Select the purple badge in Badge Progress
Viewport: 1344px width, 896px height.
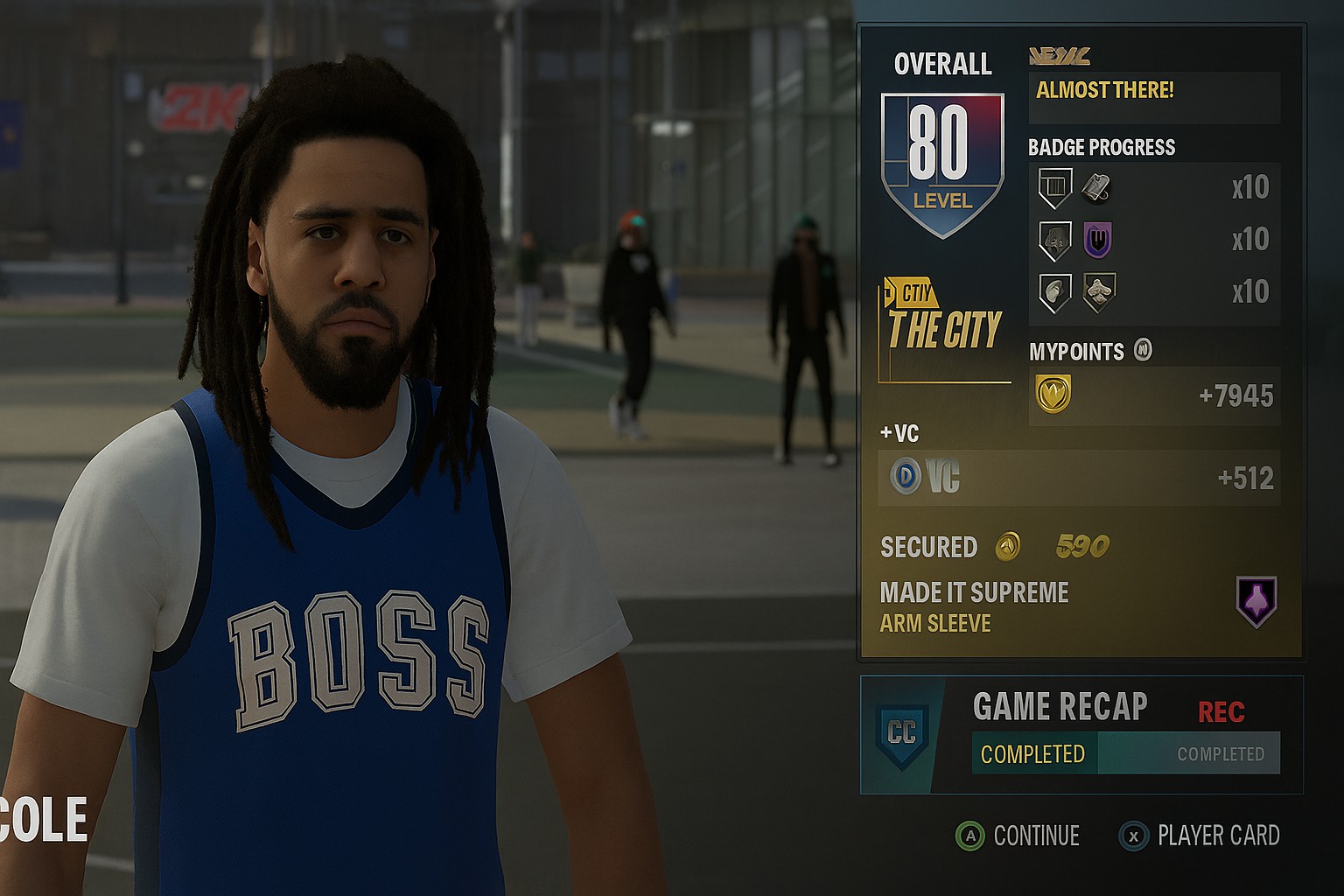click(x=1097, y=240)
